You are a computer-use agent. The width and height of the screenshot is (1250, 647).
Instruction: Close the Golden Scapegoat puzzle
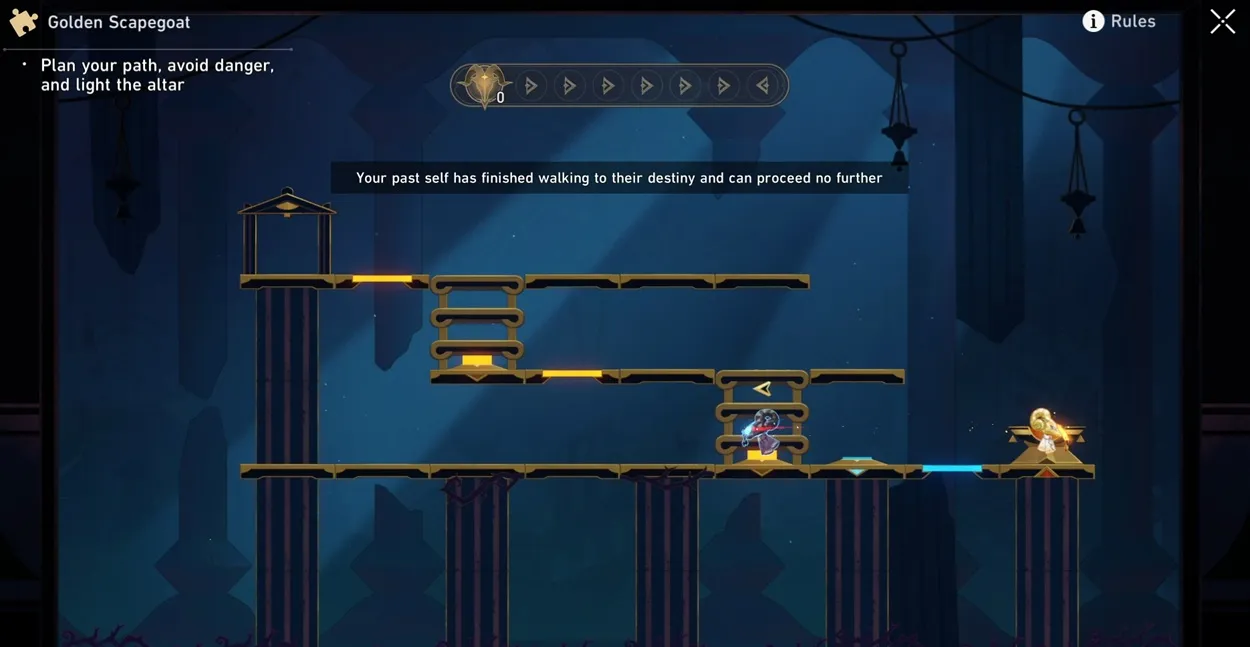click(x=1222, y=21)
